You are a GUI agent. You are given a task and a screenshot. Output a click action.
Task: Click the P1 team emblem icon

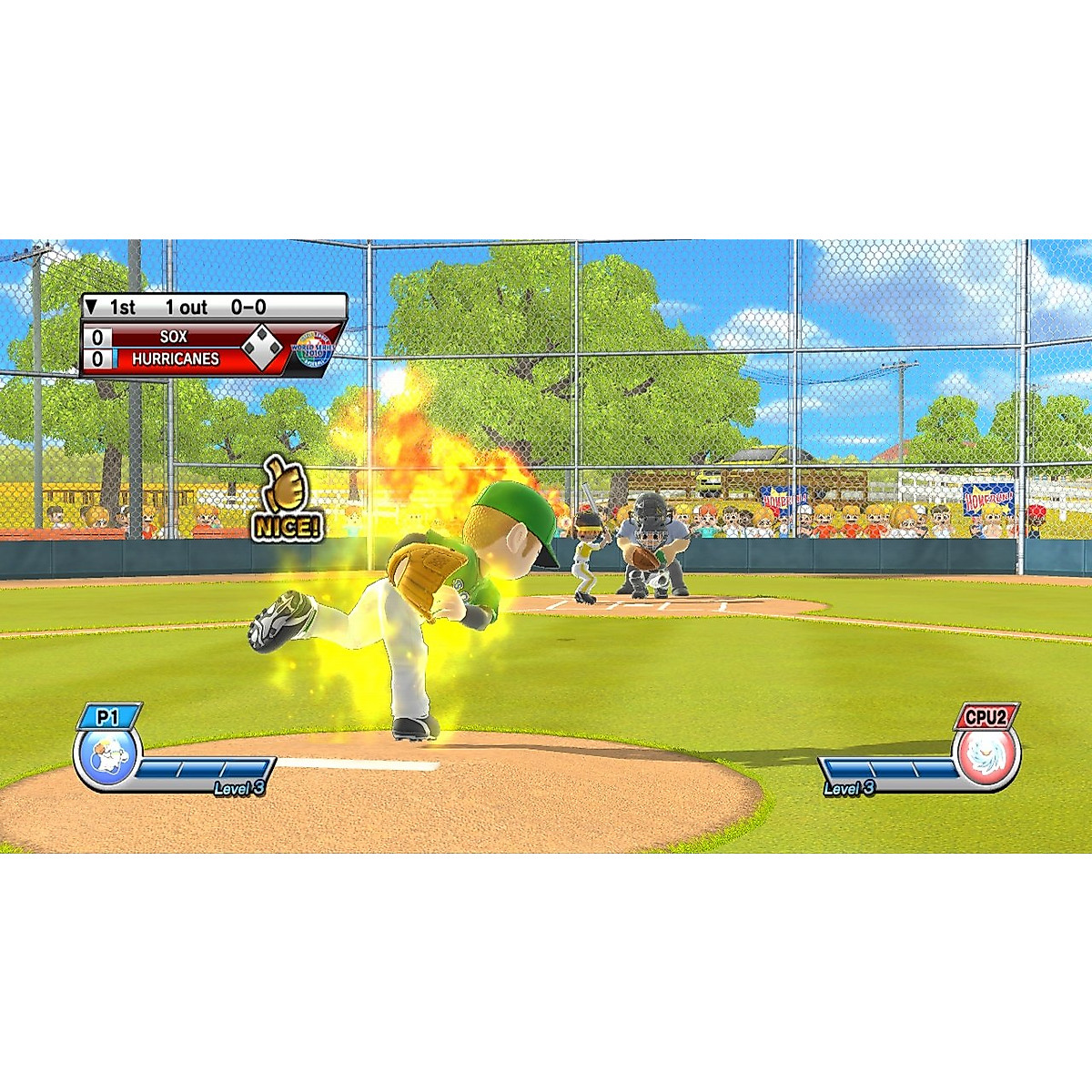(106, 757)
